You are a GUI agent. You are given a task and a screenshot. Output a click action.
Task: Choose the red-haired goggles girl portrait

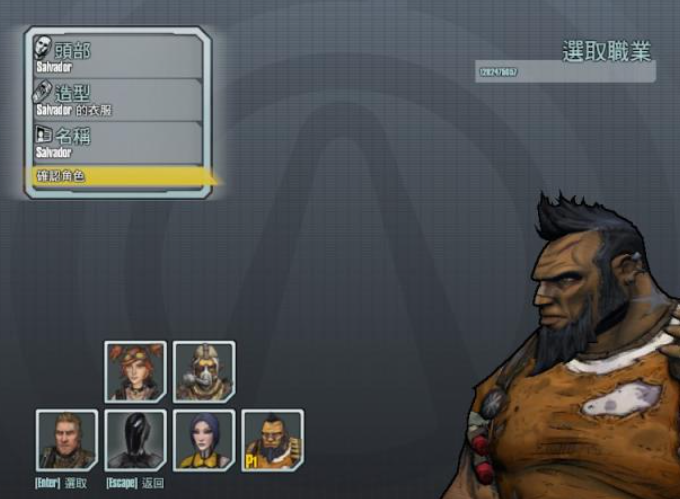click(135, 372)
